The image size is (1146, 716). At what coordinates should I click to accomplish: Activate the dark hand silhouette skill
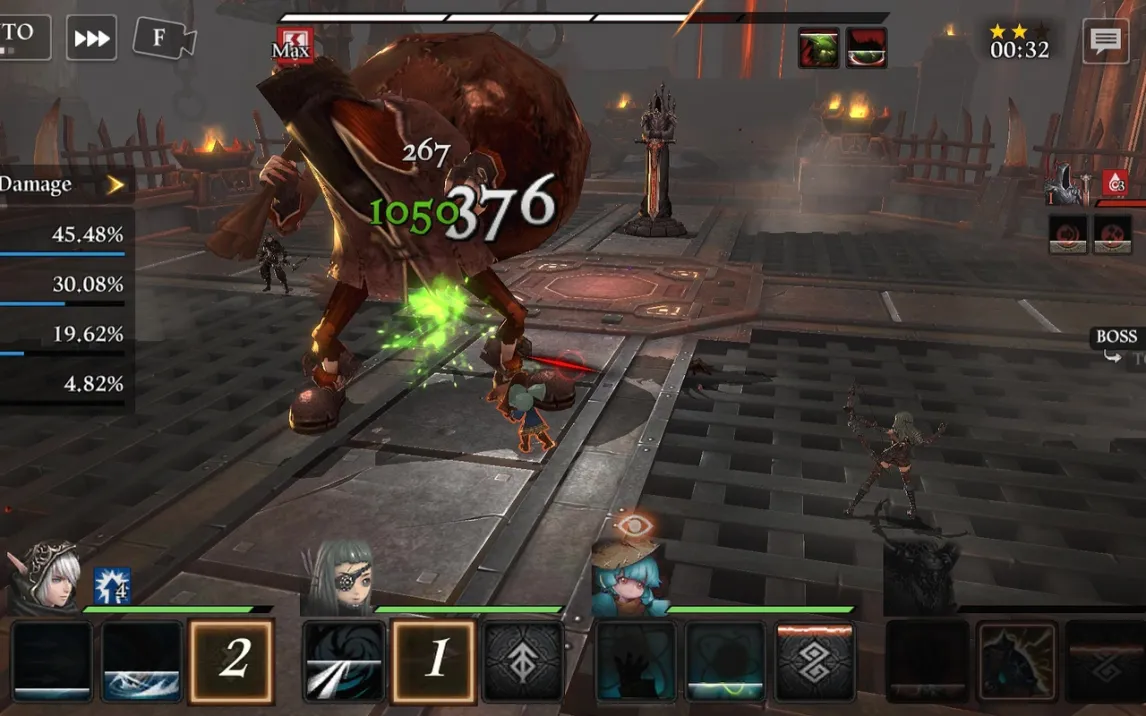pyautogui.click(x=636, y=660)
